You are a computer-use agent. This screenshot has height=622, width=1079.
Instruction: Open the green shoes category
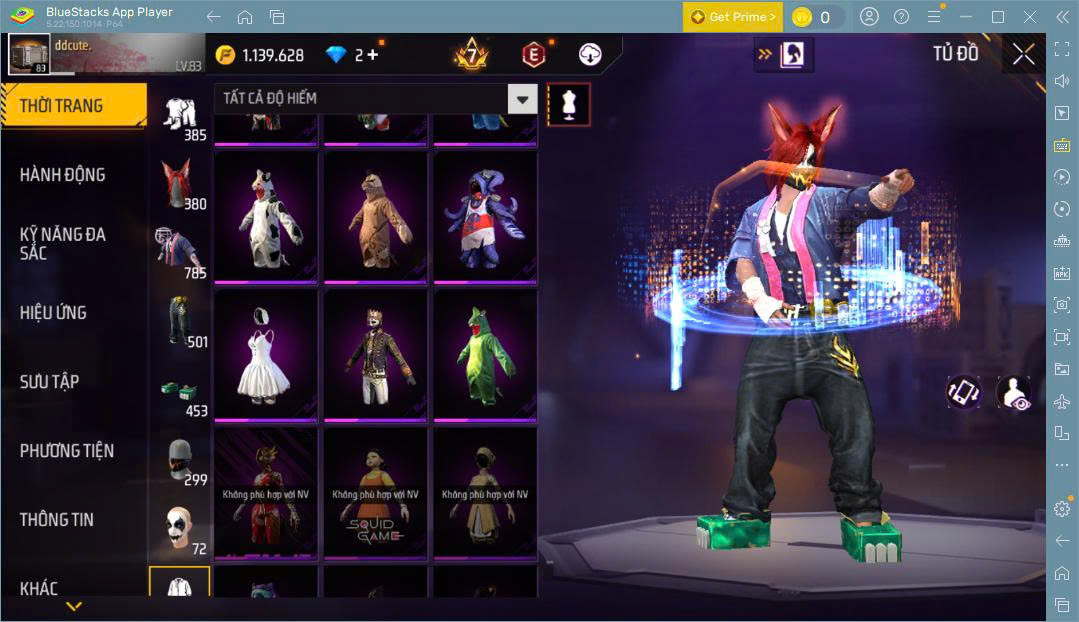179,393
